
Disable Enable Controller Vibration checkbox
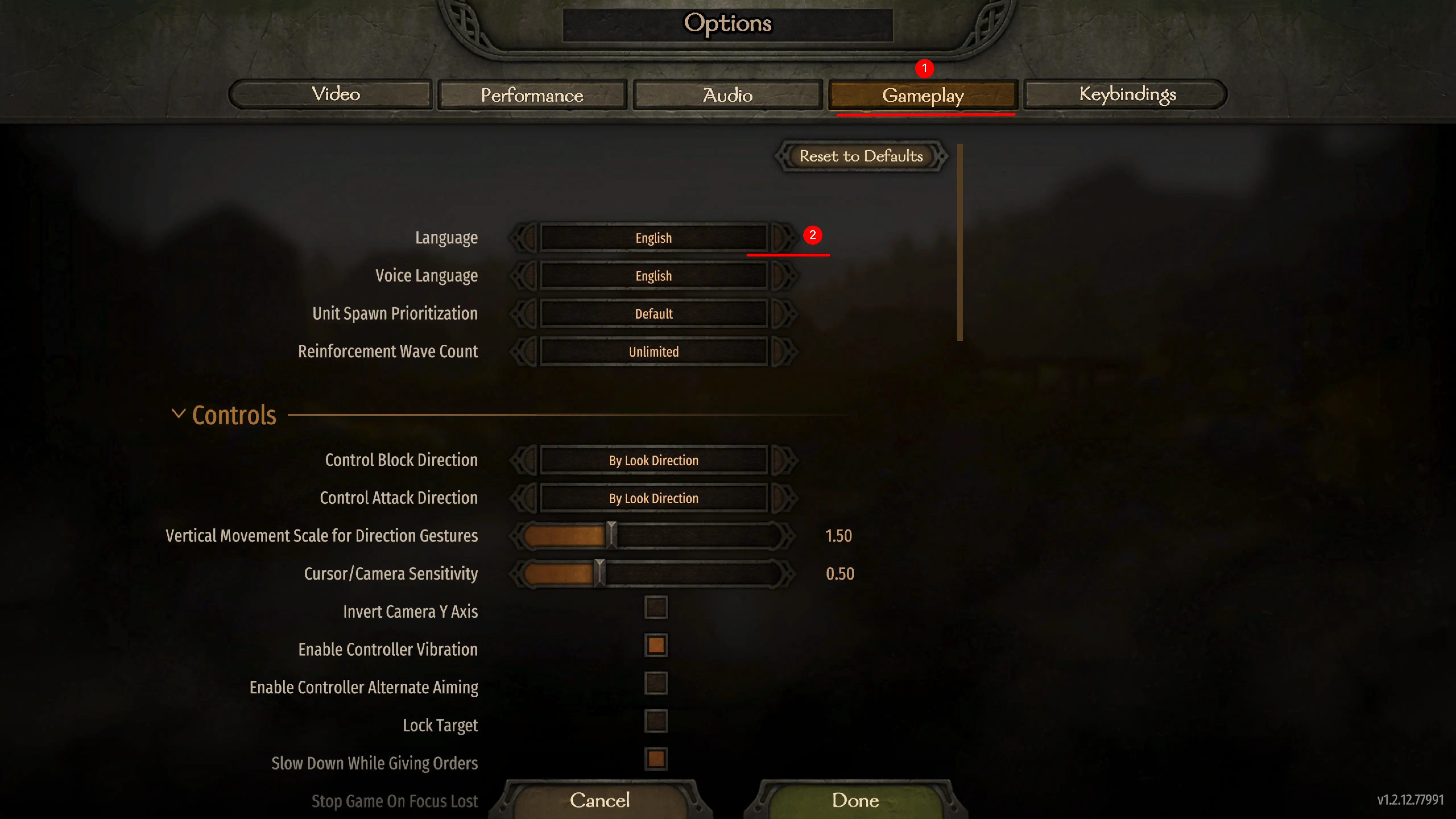(x=656, y=646)
